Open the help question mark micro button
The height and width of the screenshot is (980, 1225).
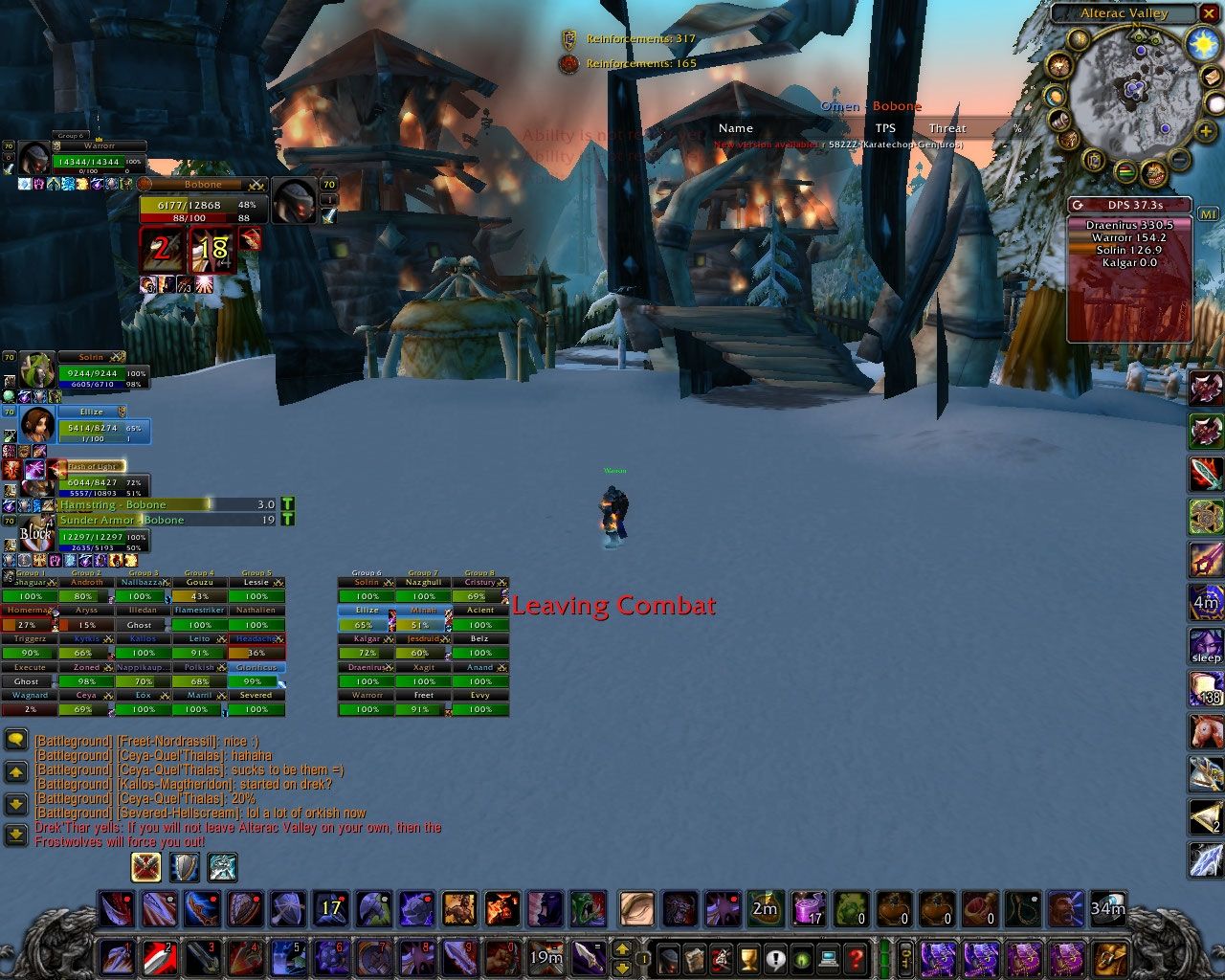pos(856,957)
